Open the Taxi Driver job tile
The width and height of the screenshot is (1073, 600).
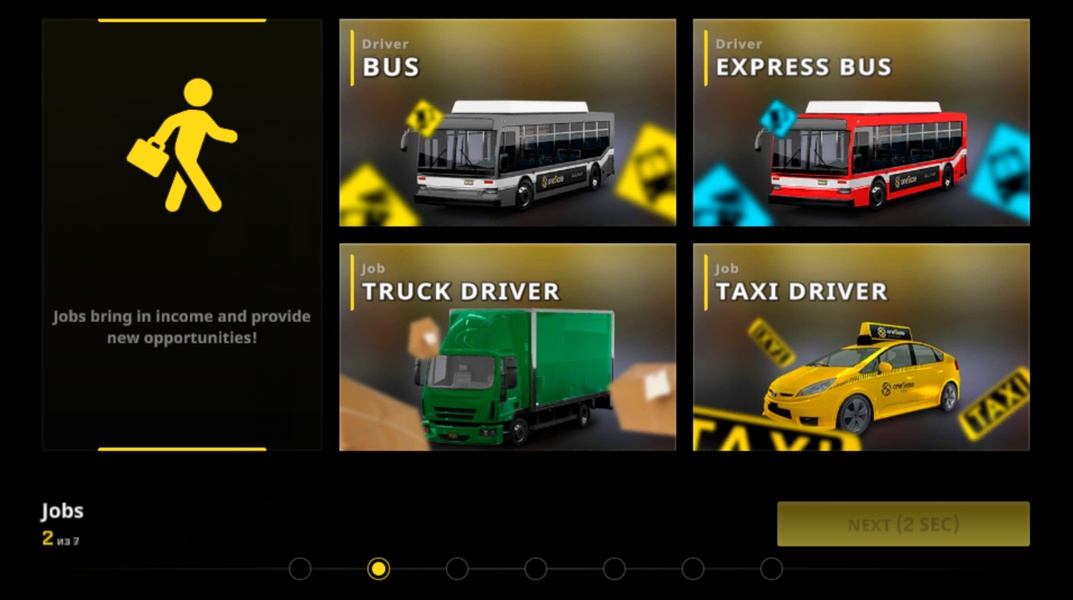pos(861,347)
